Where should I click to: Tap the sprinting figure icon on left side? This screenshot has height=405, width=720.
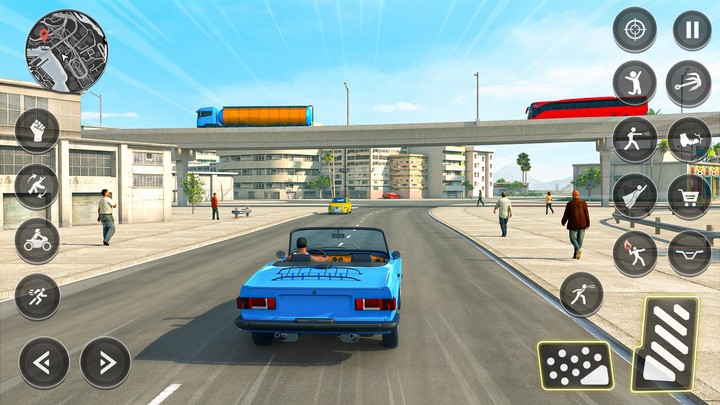point(37,296)
